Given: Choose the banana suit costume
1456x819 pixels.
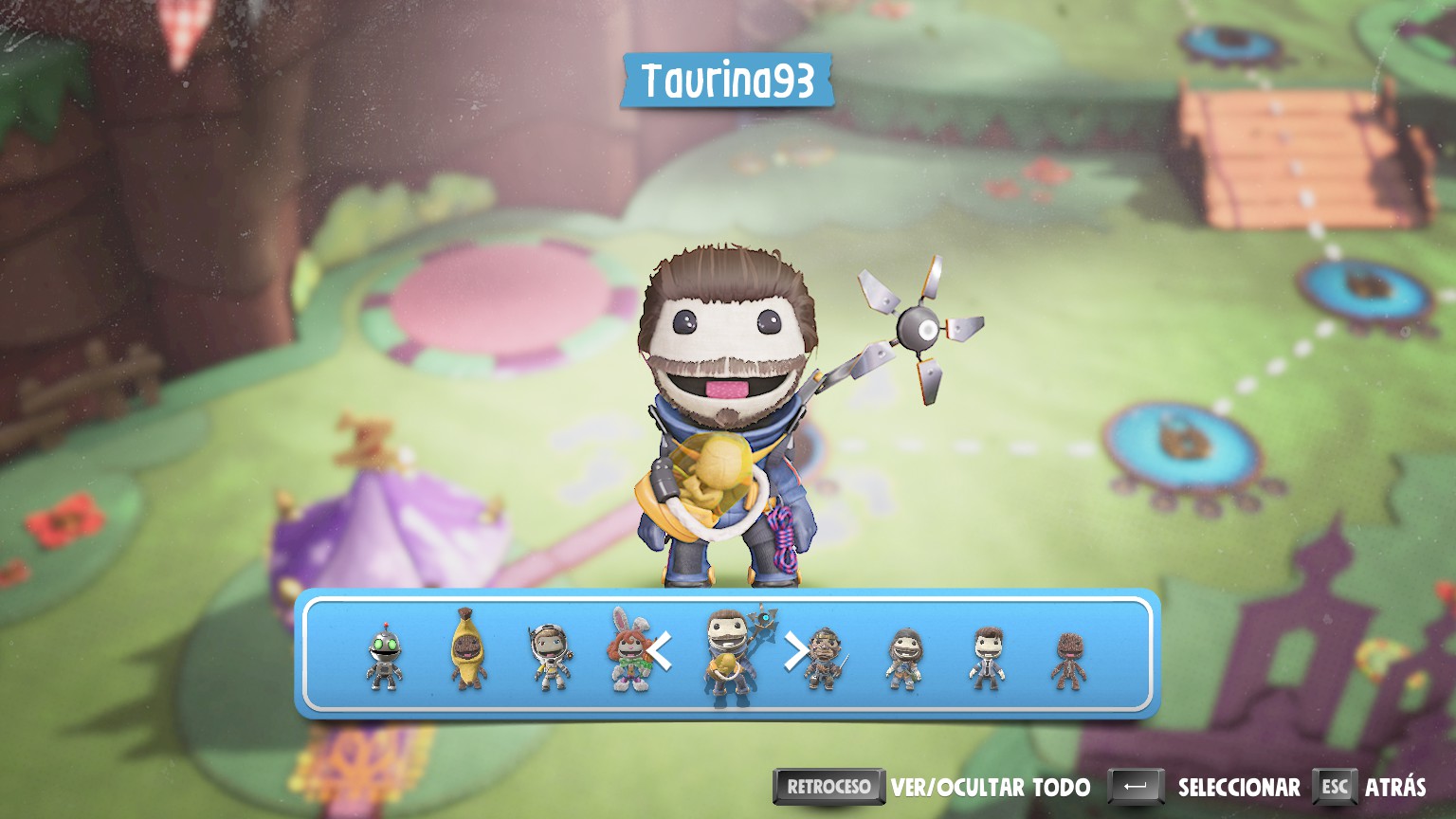Looking at the screenshot, I should (466, 651).
